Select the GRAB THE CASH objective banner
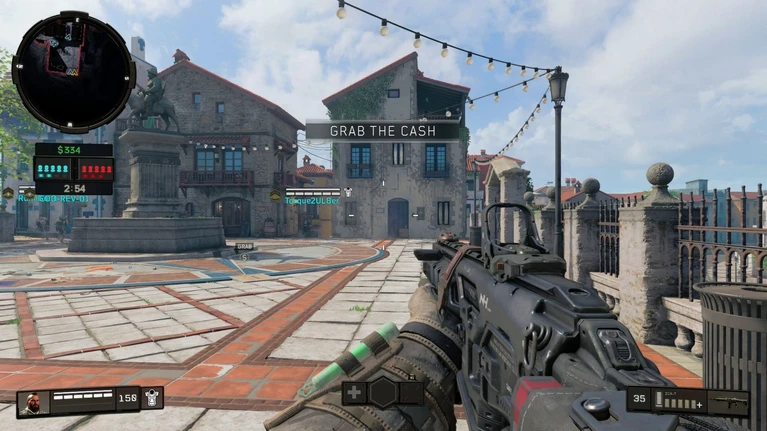 pos(382,130)
